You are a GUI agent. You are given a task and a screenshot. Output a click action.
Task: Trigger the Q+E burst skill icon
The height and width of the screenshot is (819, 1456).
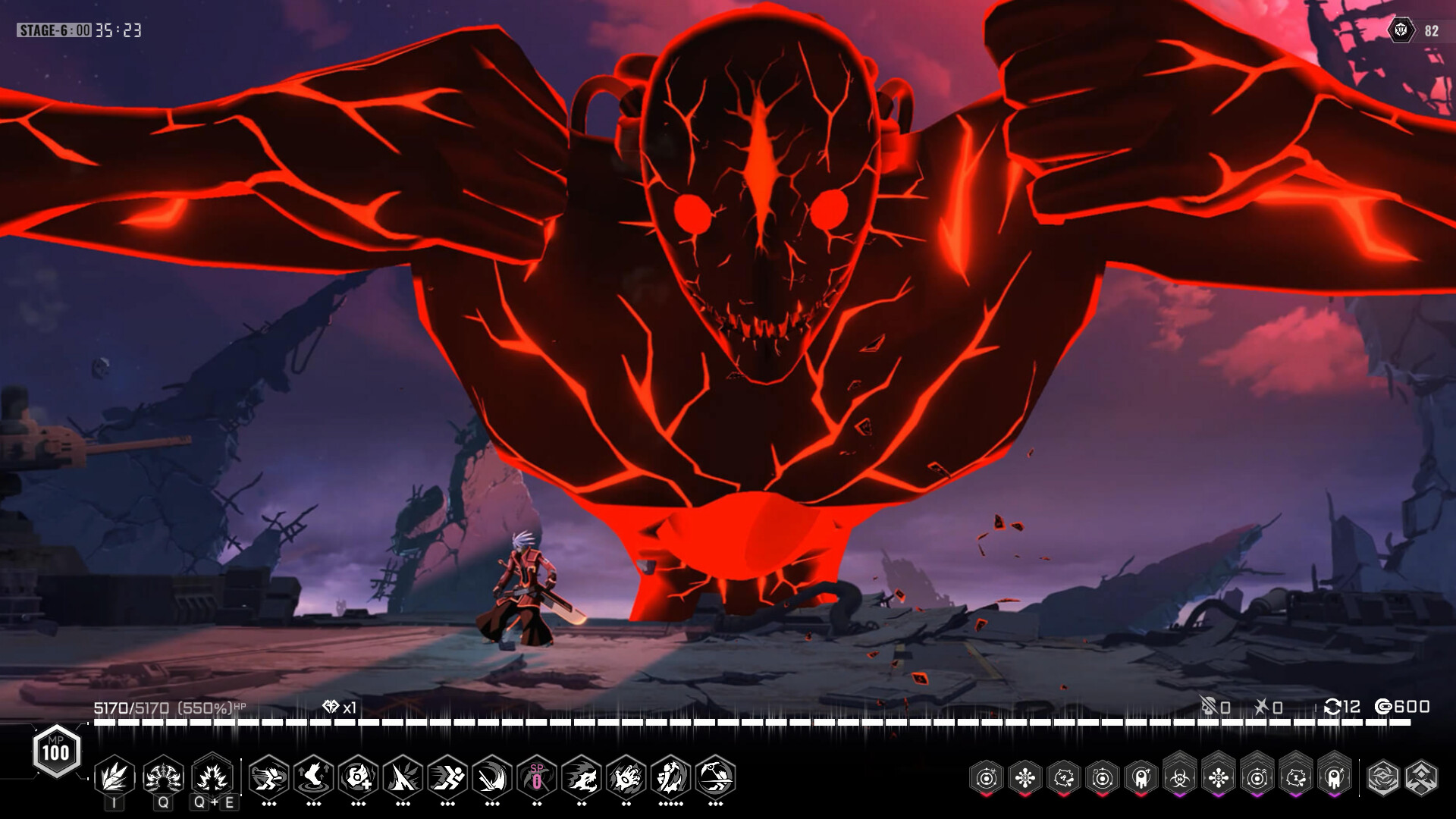[x=212, y=778]
